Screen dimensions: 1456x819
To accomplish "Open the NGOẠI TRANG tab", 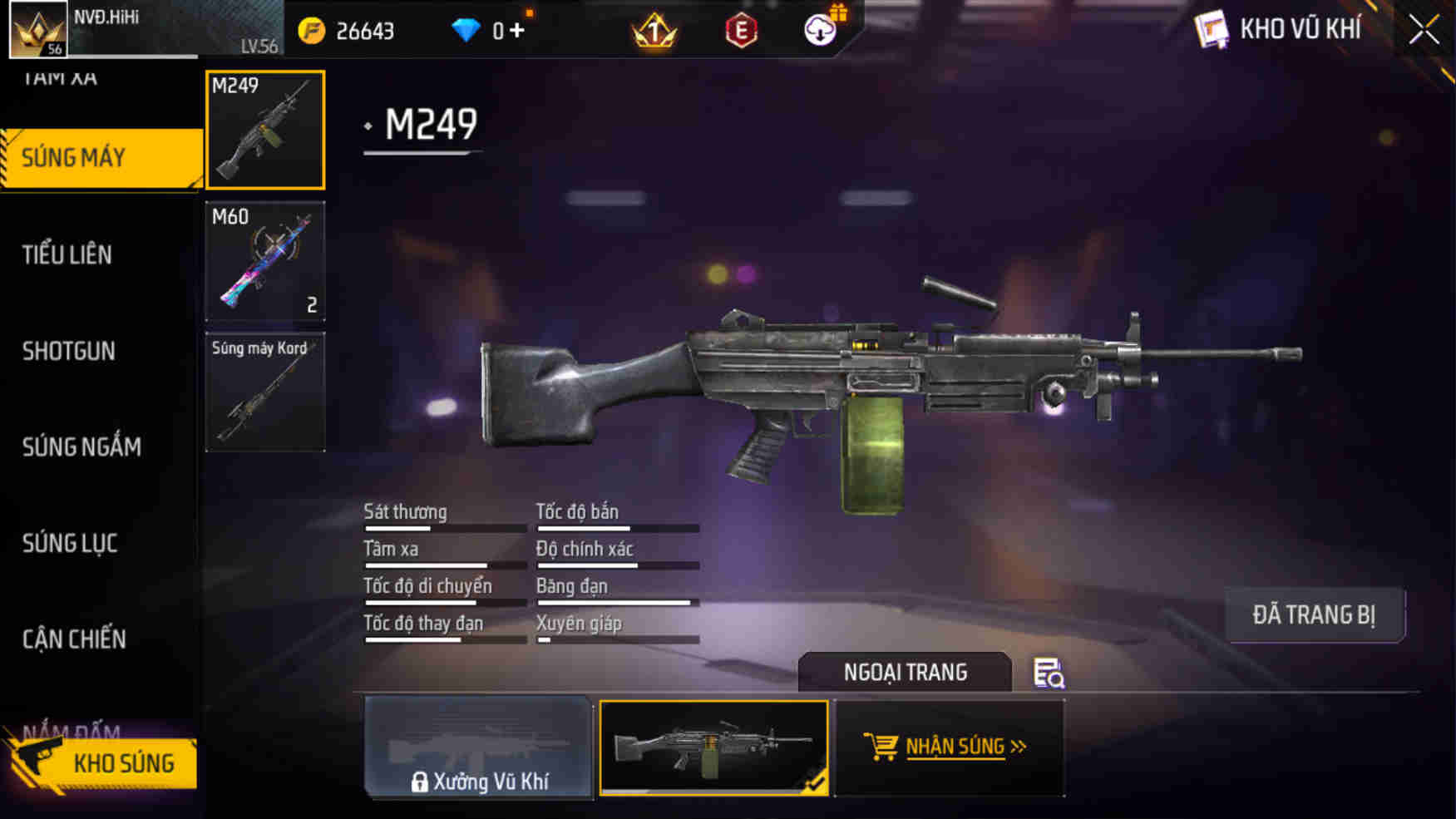I will tap(906, 672).
